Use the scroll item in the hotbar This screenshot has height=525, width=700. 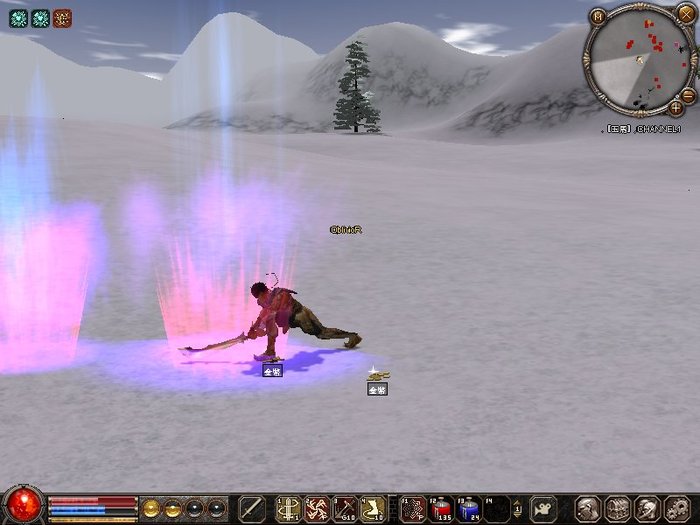pyautogui.click(x=373, y=508)
